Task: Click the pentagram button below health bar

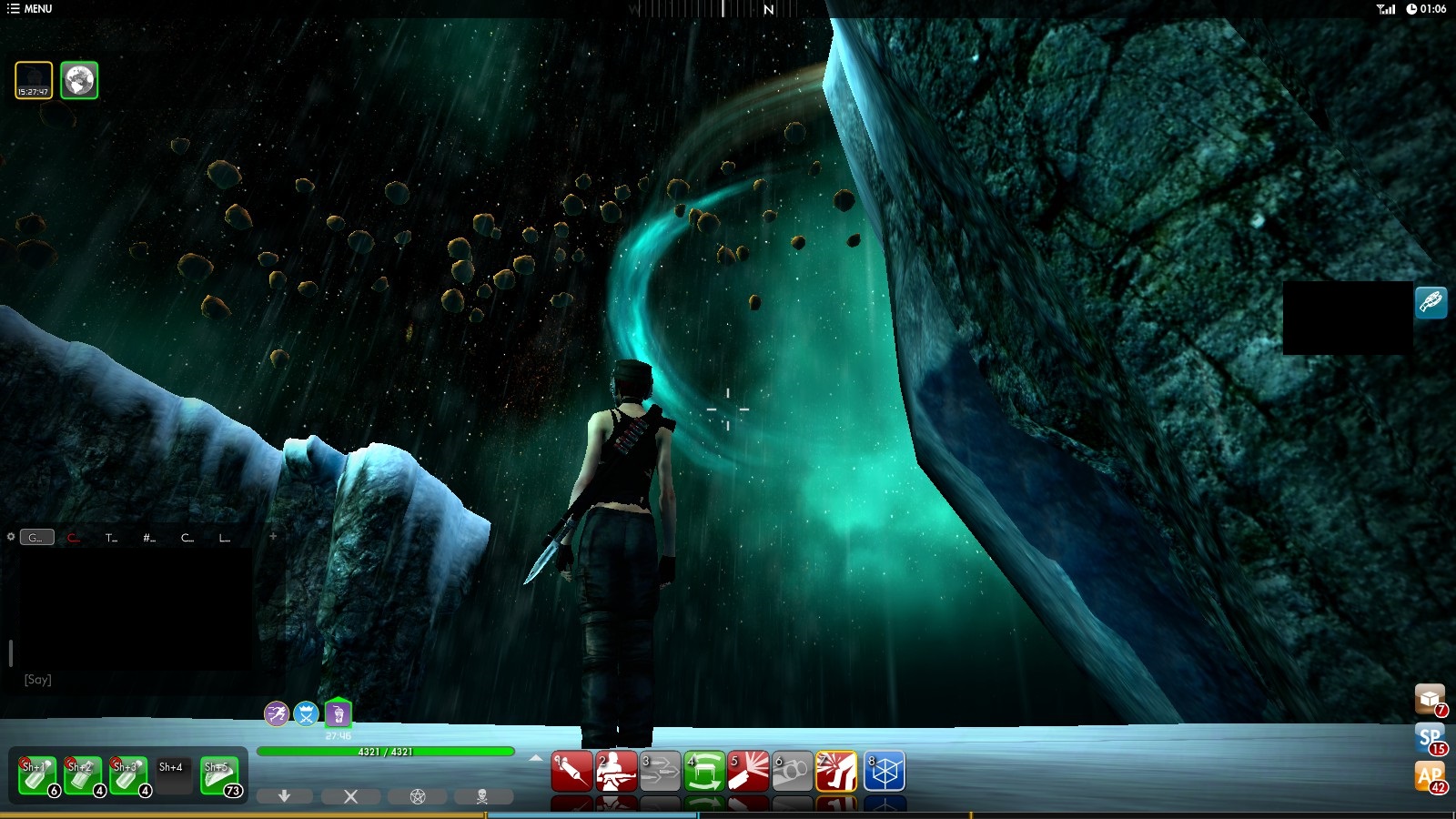Action: tap(418, 796)
